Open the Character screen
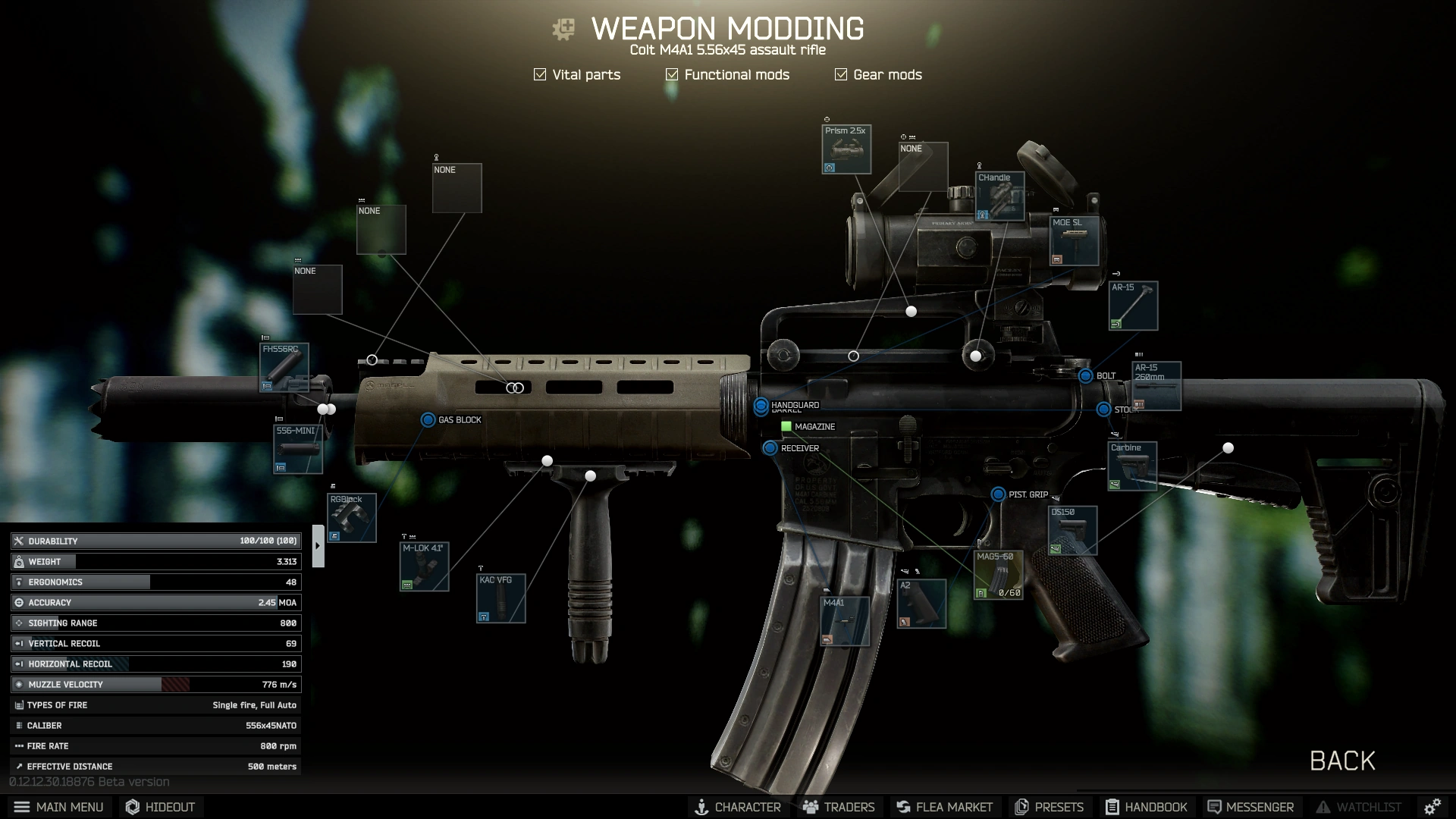Viewport: 1456px width, 819px height. tap(737, 807)
